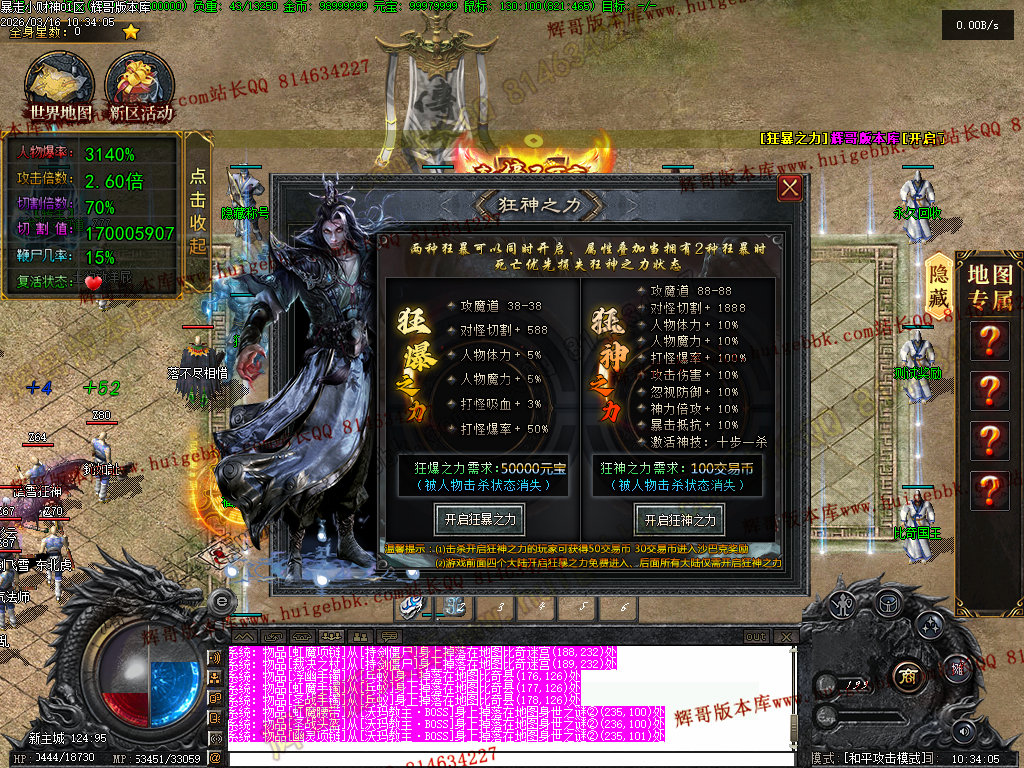Activate the 开启狂神之力 button
Image resolution: width=1024 pixels, height=768 pixels.
pos(680,519)
